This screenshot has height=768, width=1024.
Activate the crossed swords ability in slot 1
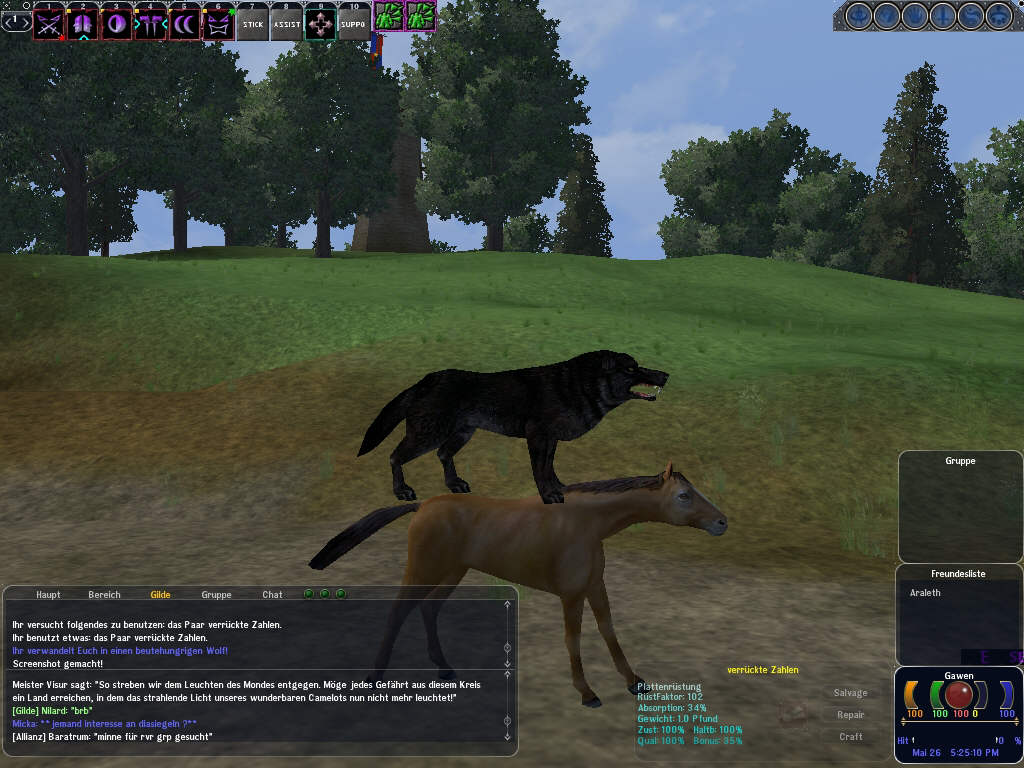[x=48, y=24]
